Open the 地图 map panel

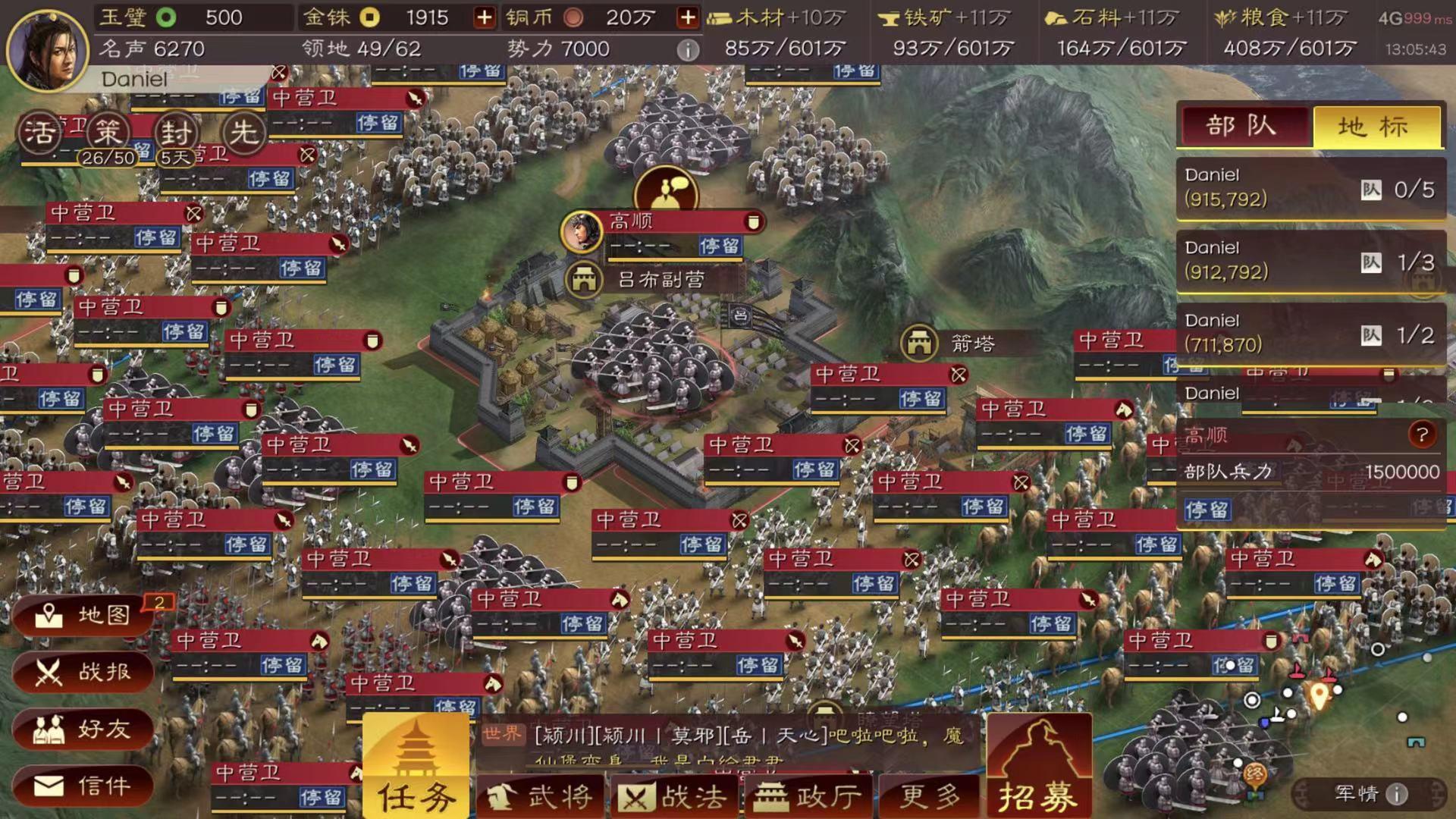click(83, 616)
